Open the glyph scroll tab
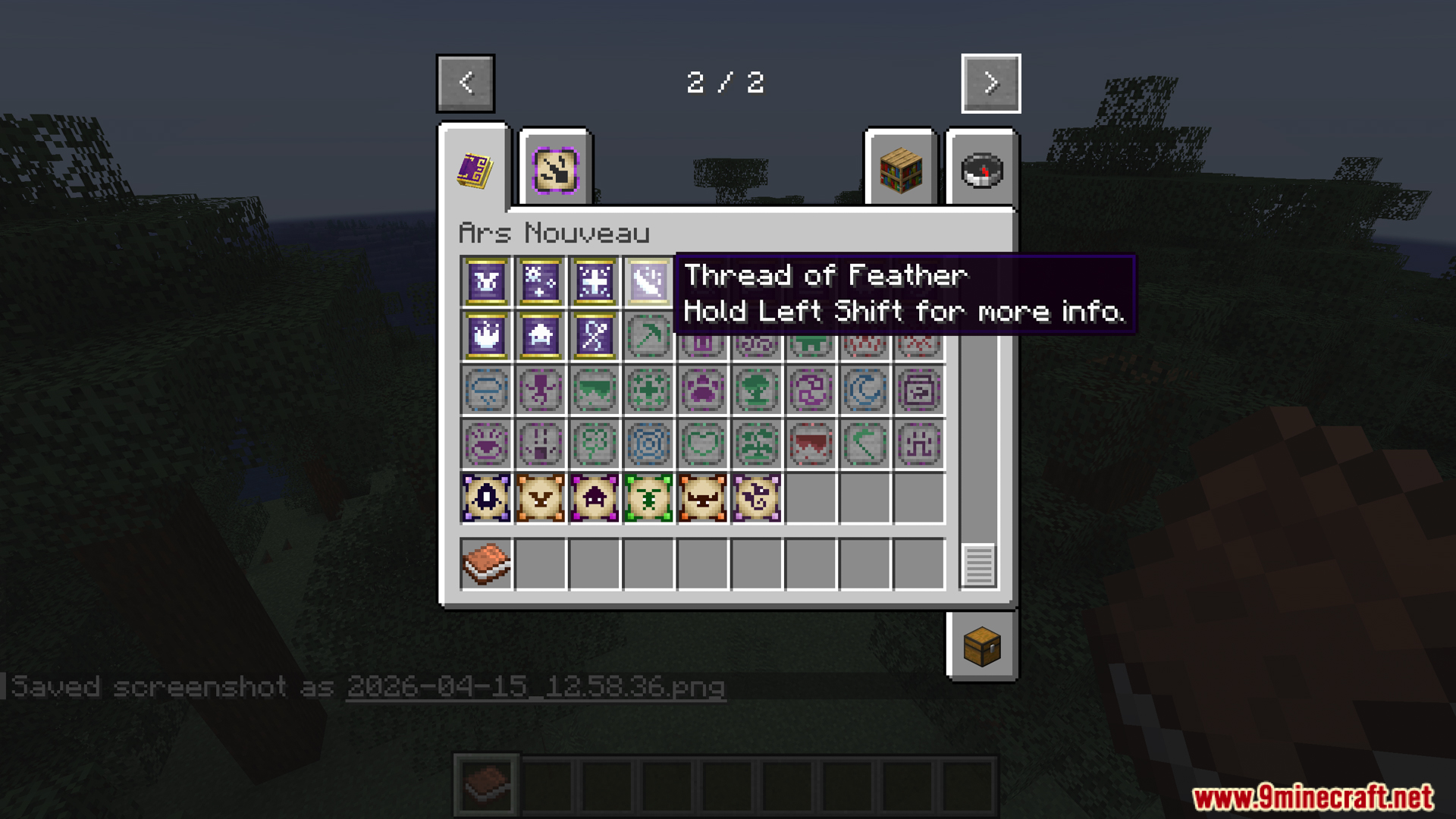 [555, 168]
